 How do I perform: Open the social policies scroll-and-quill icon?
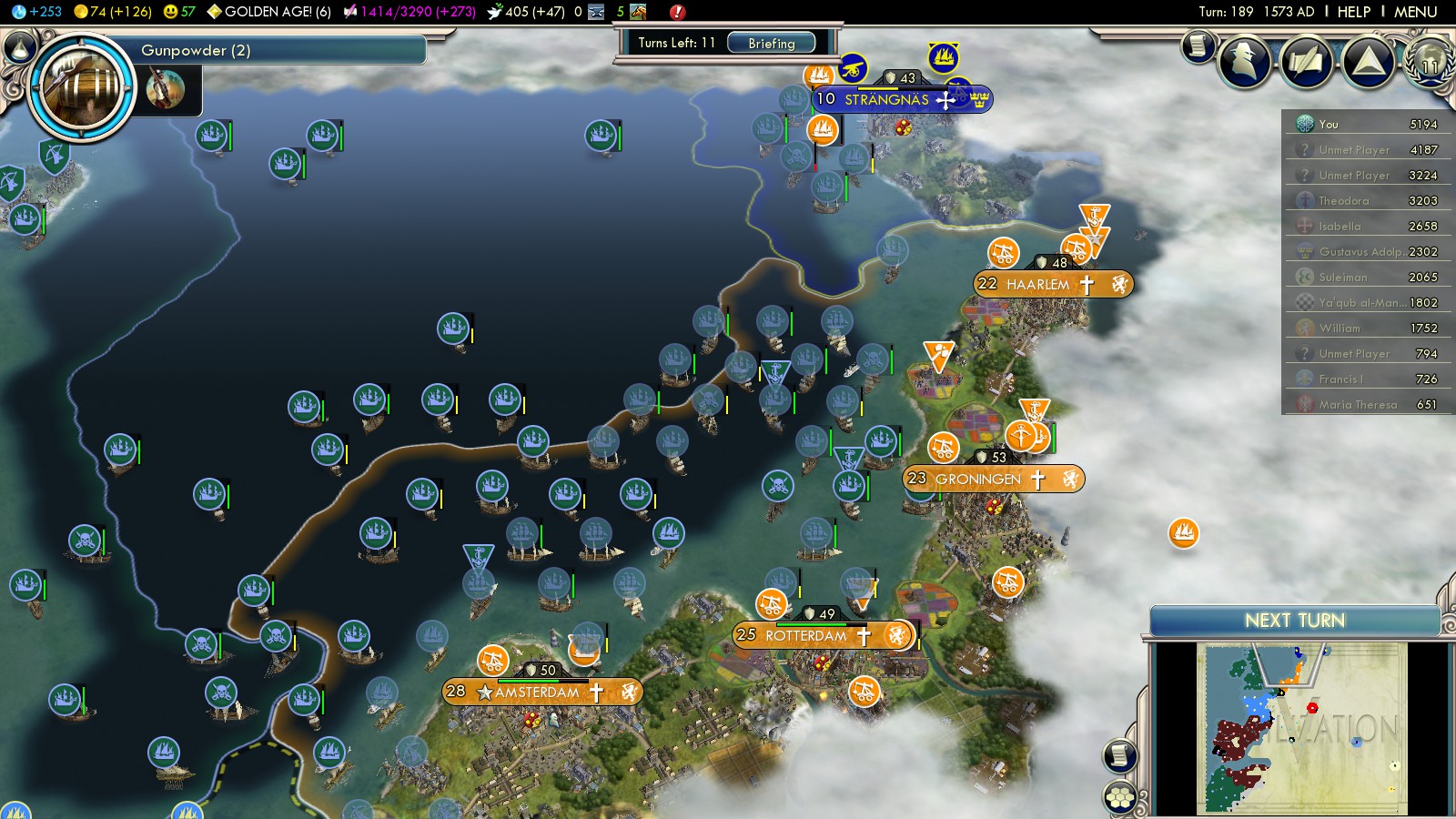click(1306, 62)
